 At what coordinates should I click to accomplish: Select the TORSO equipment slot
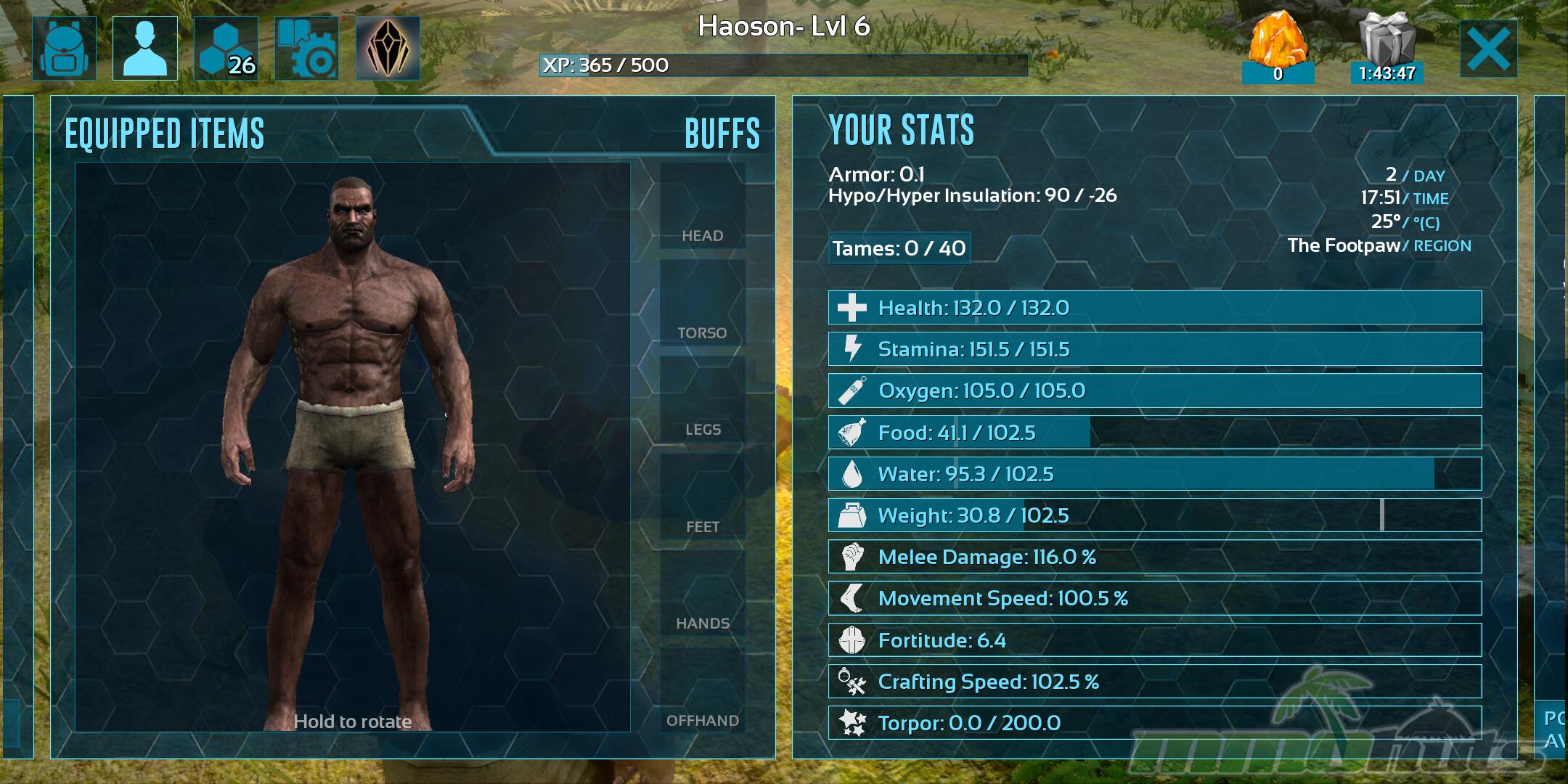(x=703, y=303)
